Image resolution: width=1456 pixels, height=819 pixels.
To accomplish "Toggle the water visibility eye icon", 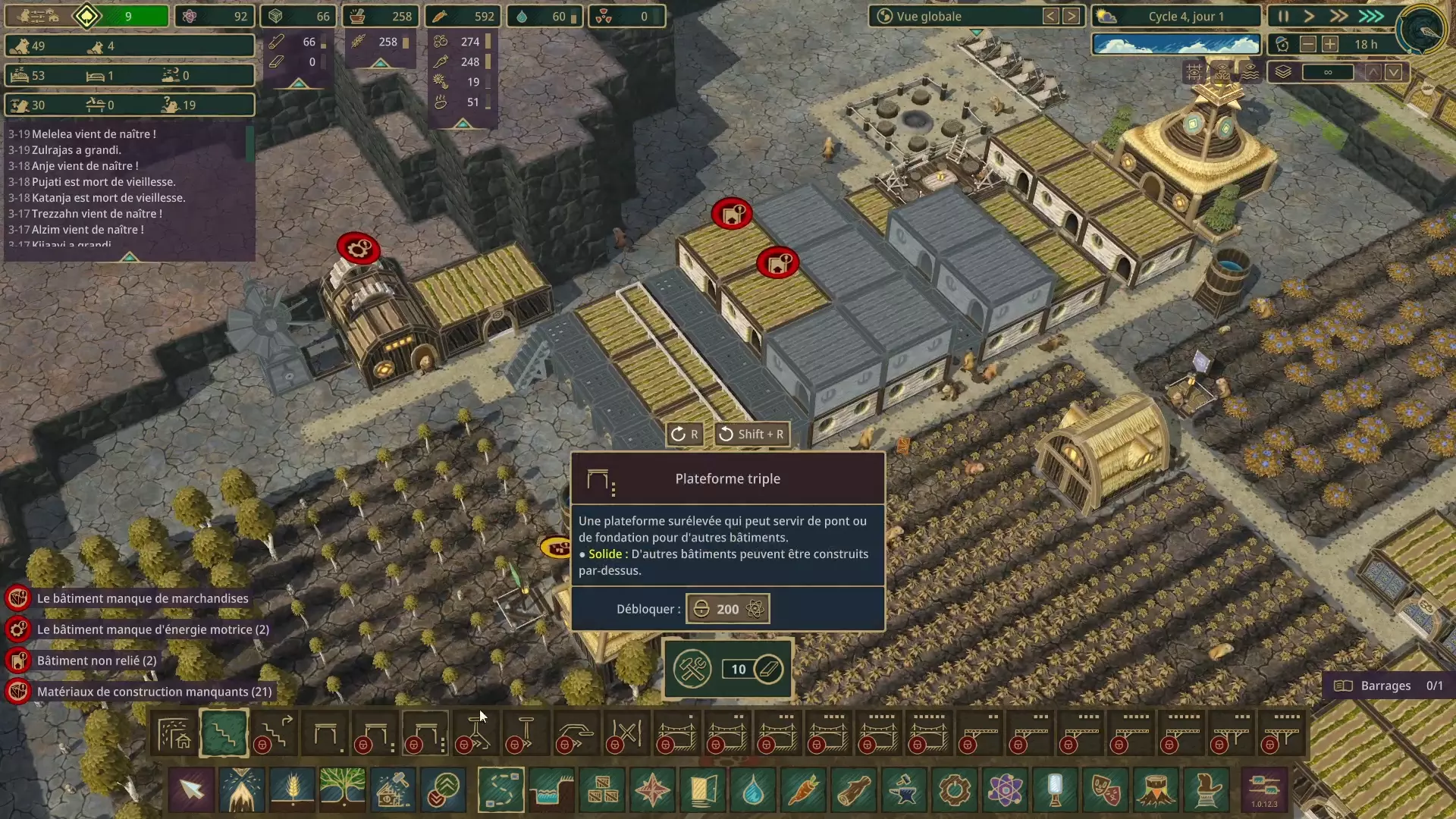I will tap(1250, 72).
